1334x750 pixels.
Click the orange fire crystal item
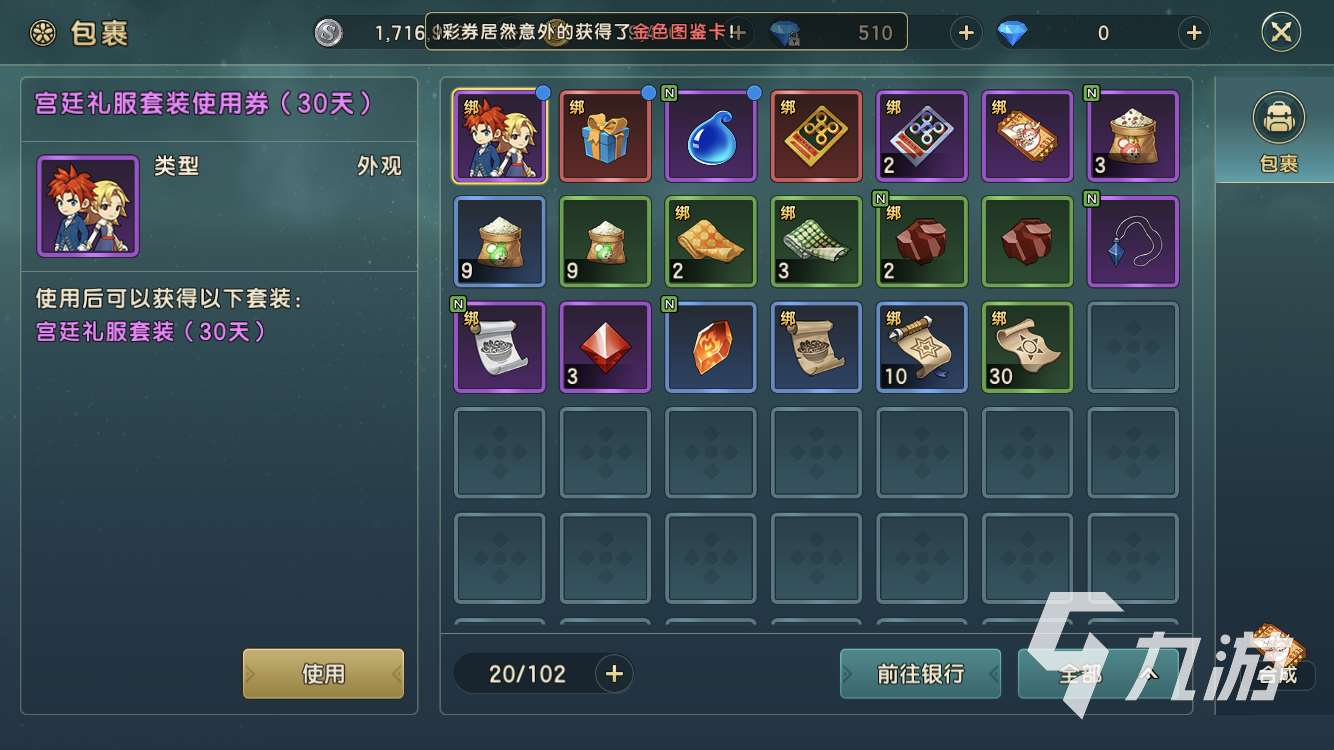point(711,347)
